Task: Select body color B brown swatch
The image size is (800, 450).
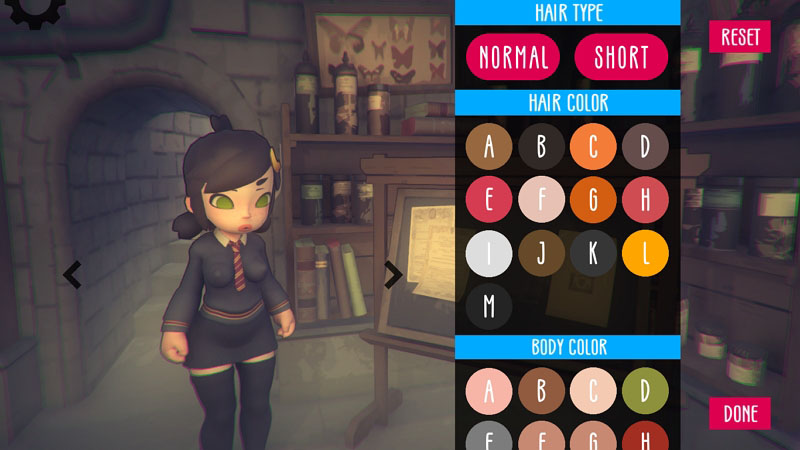Action: tap(541, 391)
